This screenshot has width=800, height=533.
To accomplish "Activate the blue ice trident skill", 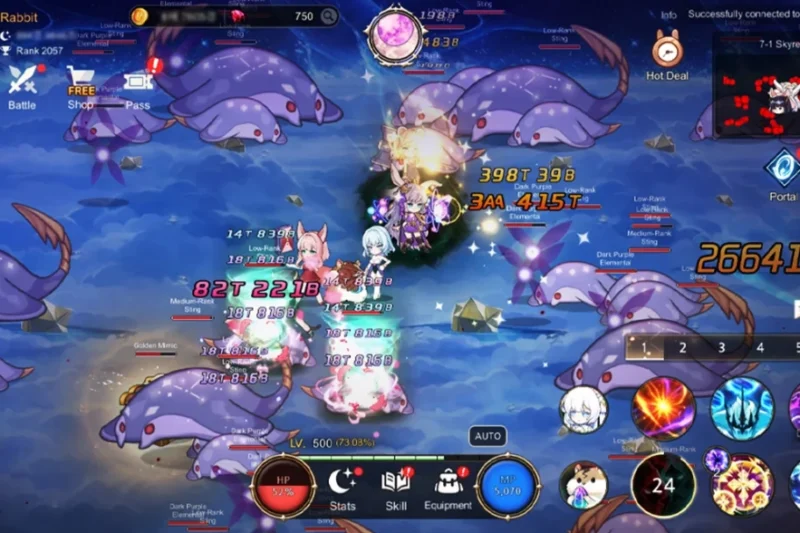I will [741, 408].
